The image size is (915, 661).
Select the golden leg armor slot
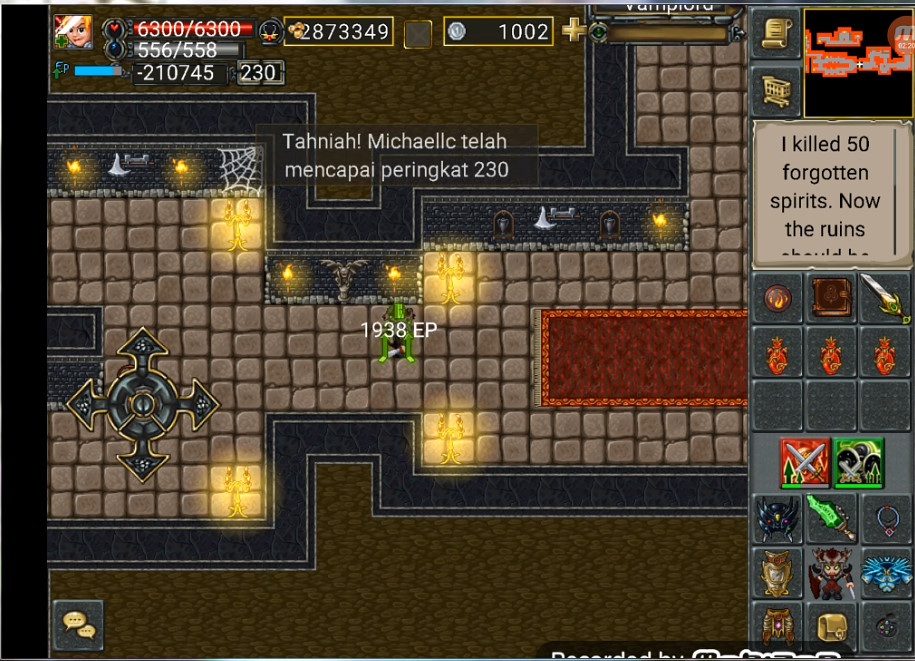[x=778, y=627]
